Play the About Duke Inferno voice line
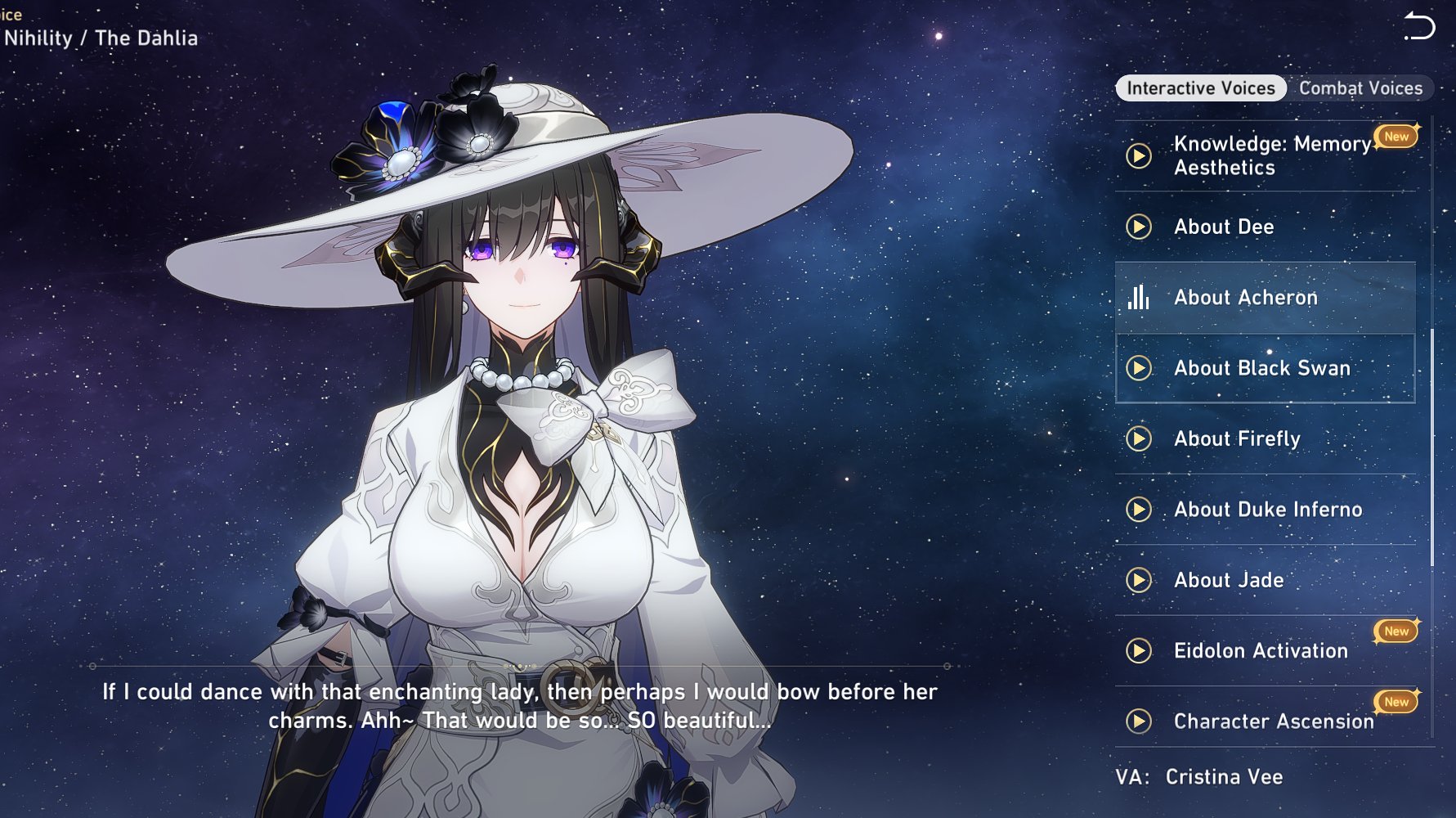Screen dimensions: 1456x818 point(1139,510)
